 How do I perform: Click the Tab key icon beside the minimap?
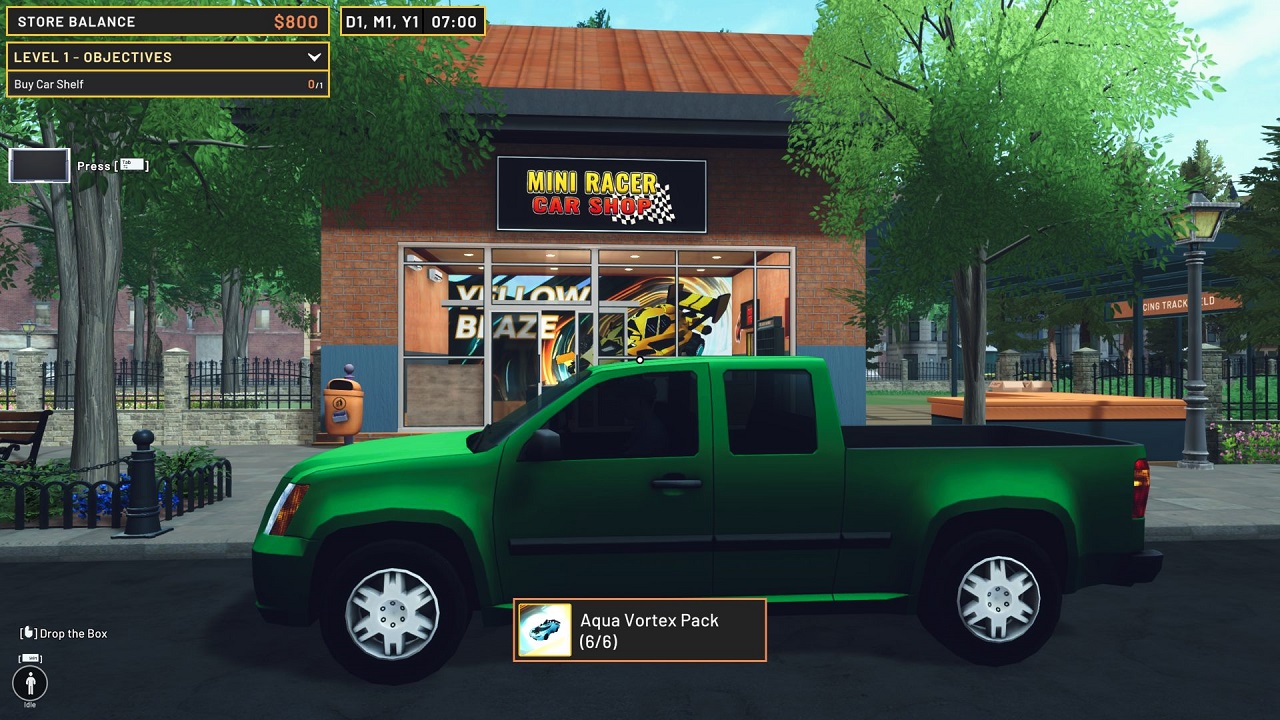(x=131, y=166)
